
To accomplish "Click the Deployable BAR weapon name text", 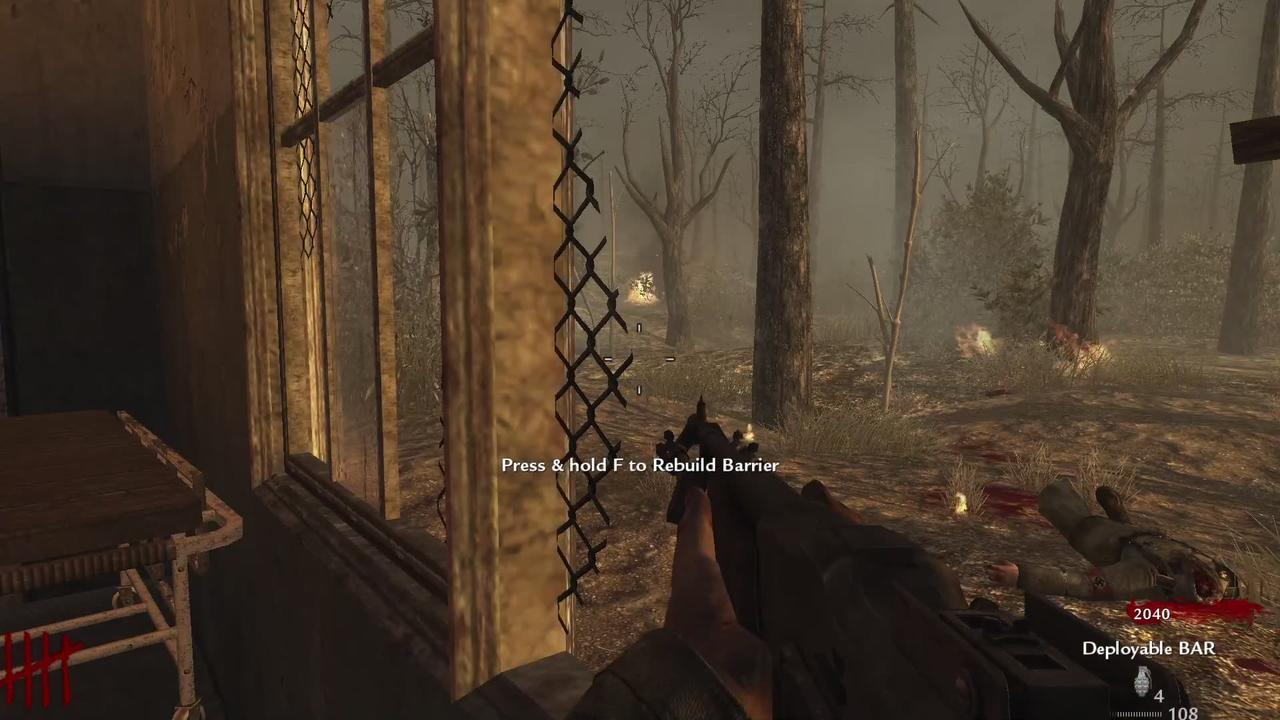I will [1147, 648].
